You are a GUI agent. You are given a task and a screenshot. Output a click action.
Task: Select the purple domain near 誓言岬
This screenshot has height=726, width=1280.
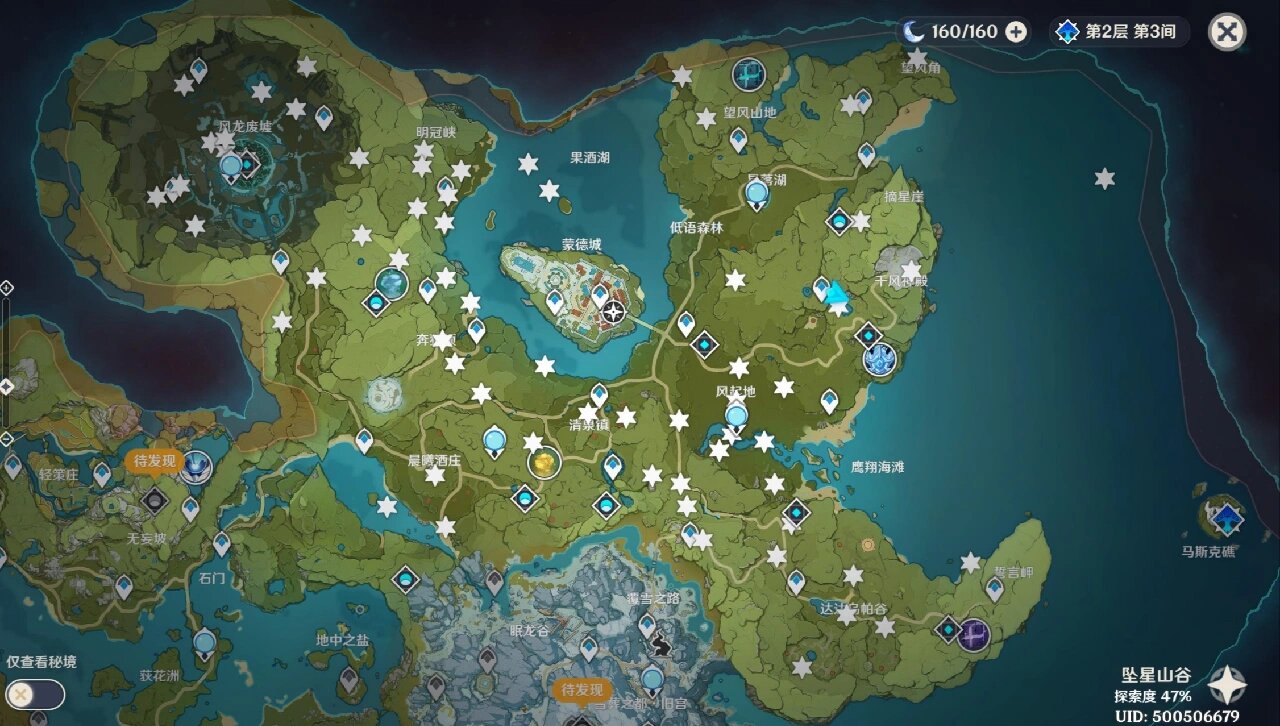[x=973, y=634]
